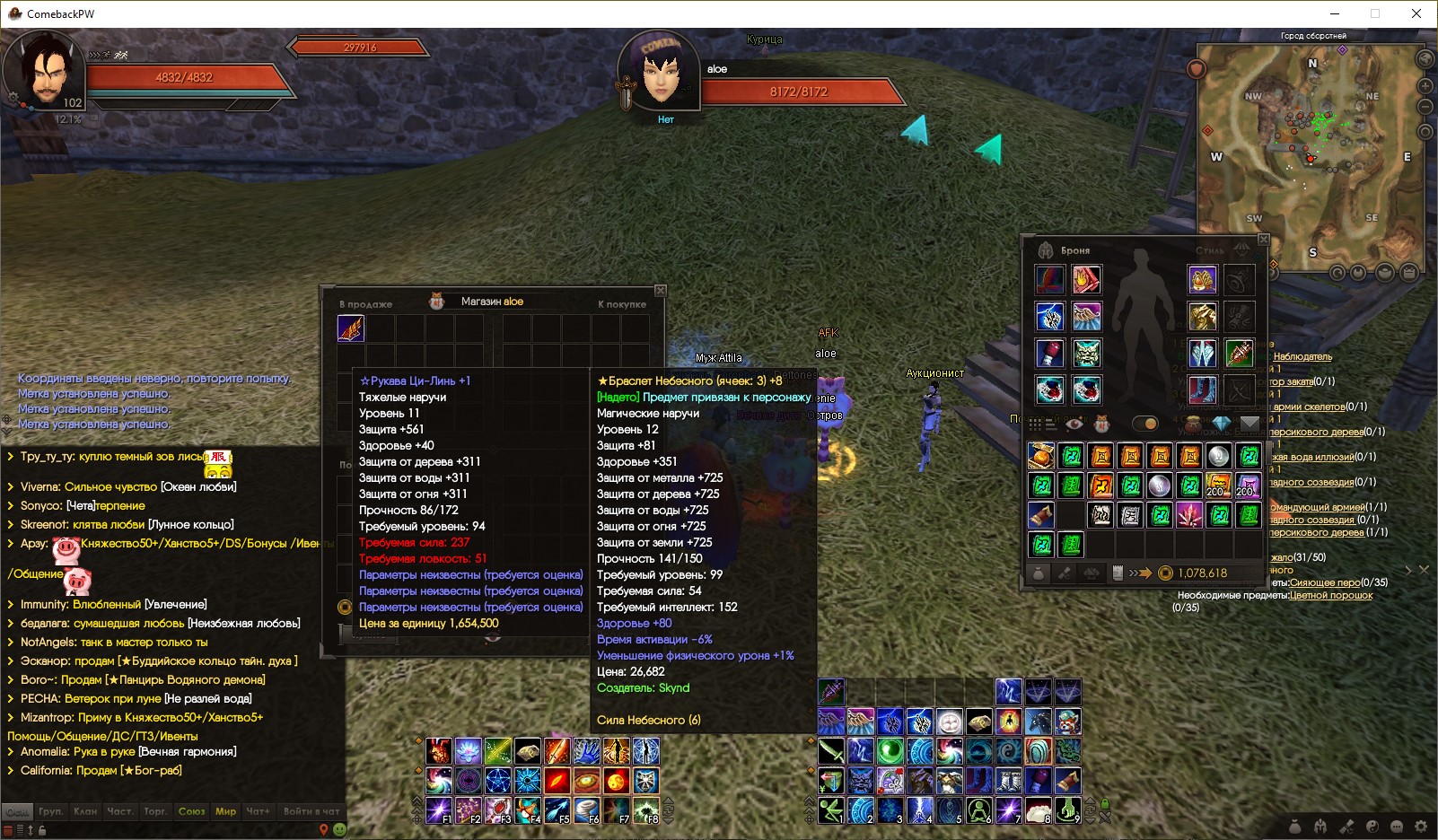This screenshot has width=1438, height=840.
Task: Switch chat to the Клан tab
Action: pos(86,811)
